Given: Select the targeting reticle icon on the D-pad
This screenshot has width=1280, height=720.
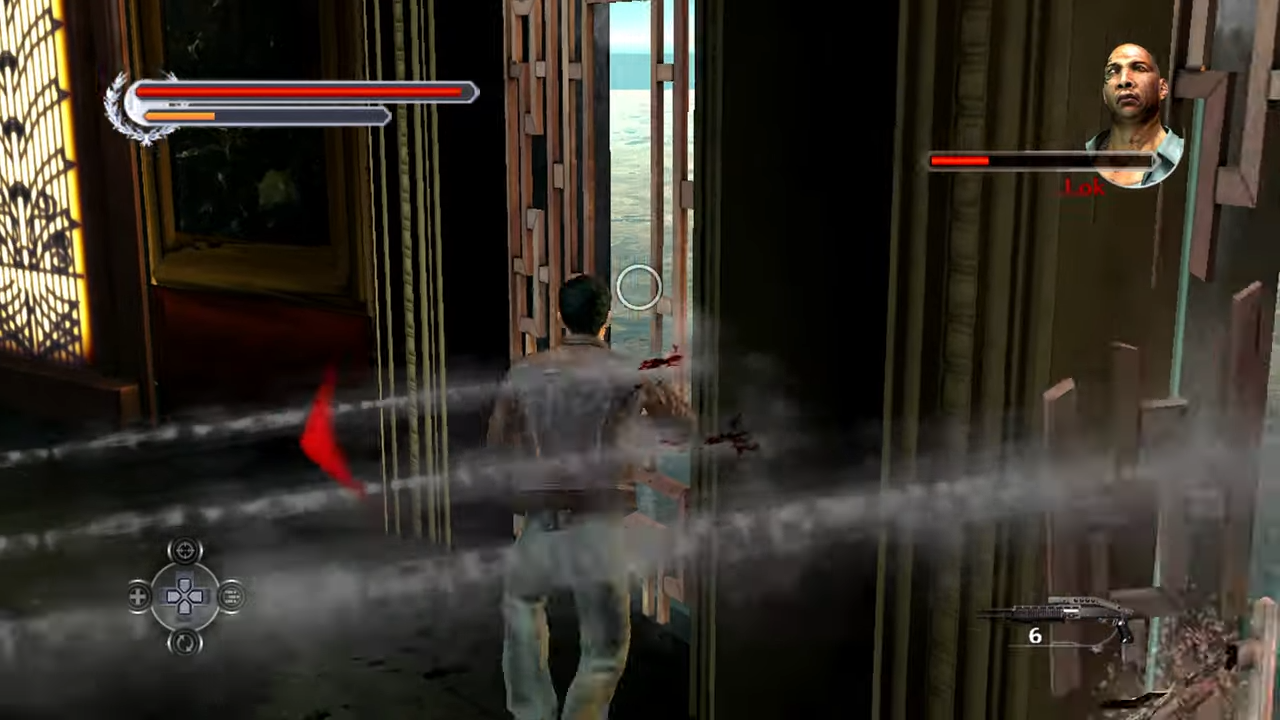Looking at the screenshot, I should [x=185, y=550].
